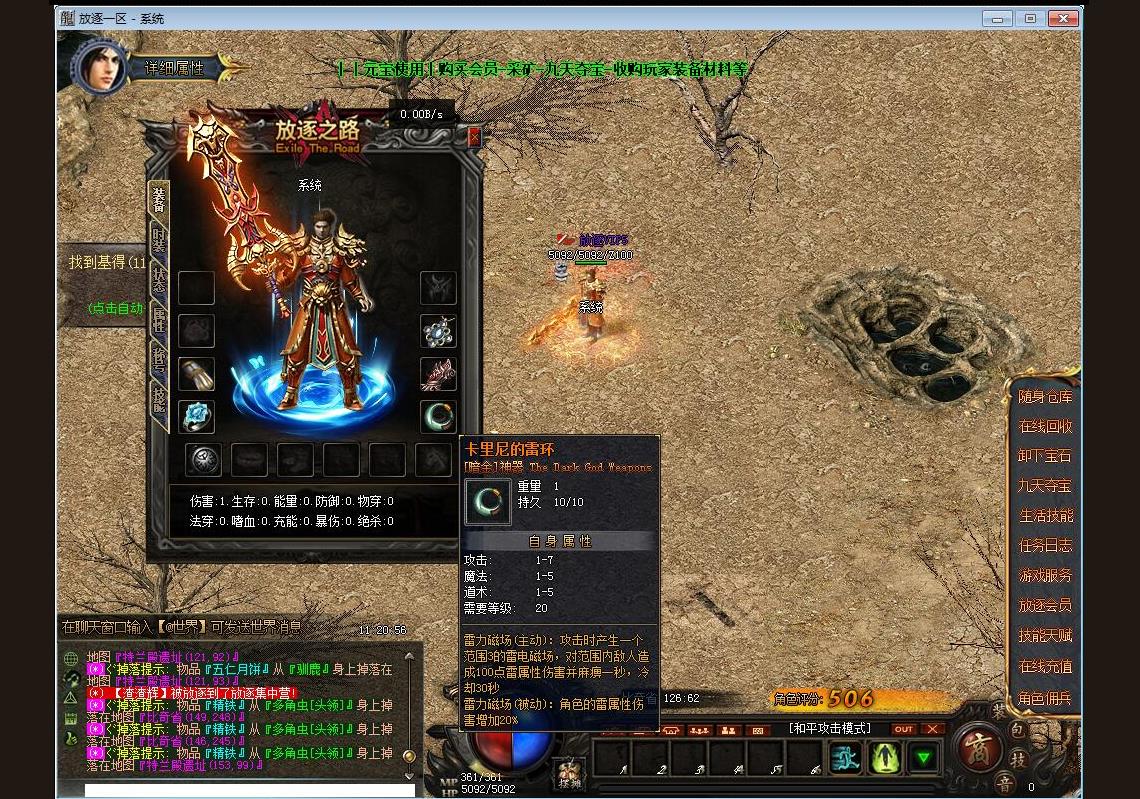The image size is (1140, 799).
Task: Activate the green silhouette aura skill icon
Action: click(x=885, y=758)
